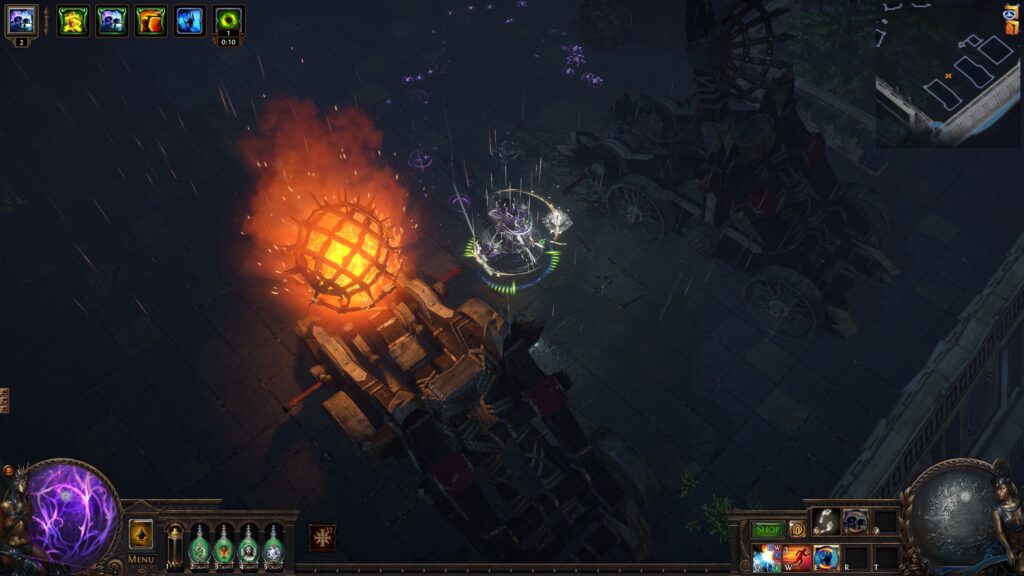
Task: Select the orange armor buff icon
Action: 151,20
